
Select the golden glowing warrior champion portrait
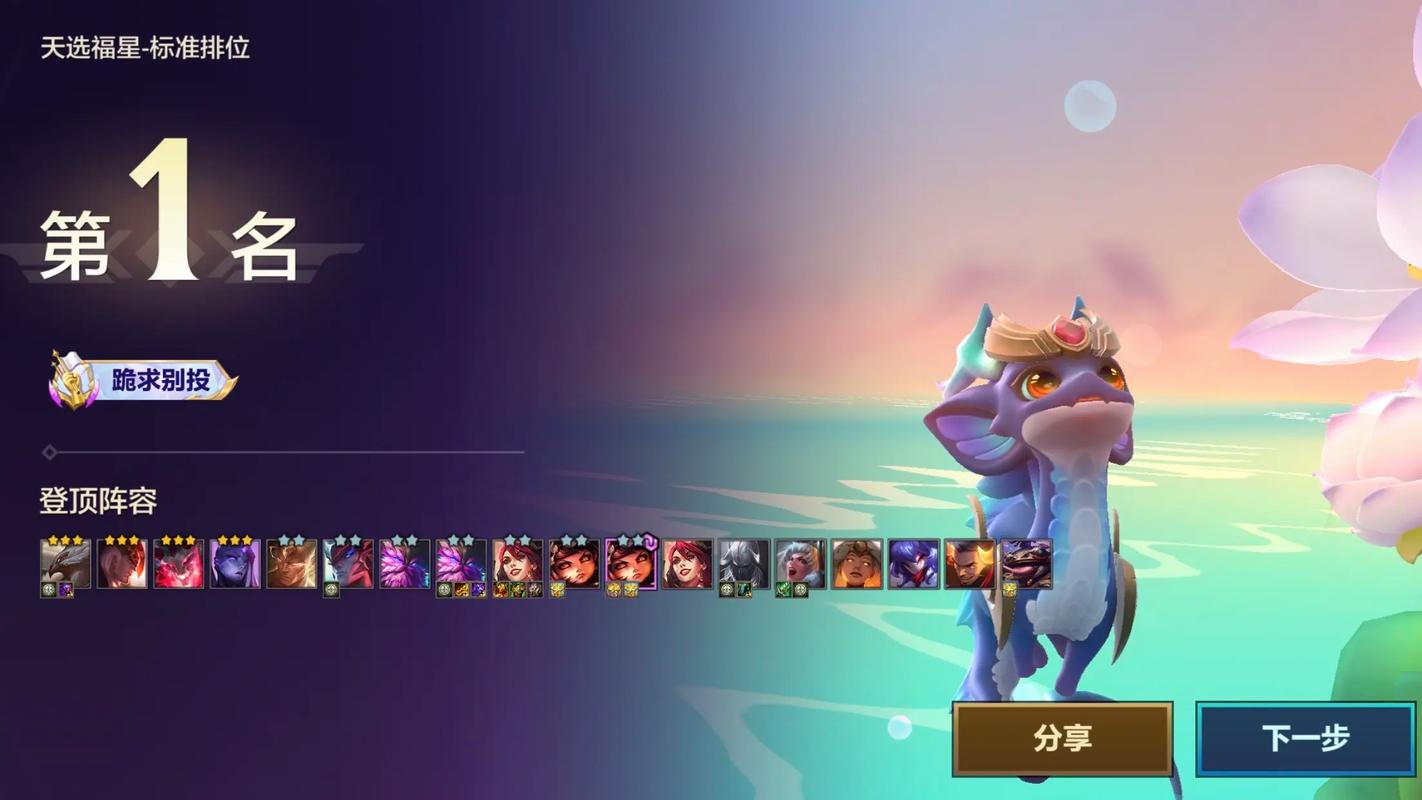coord(292,564)
